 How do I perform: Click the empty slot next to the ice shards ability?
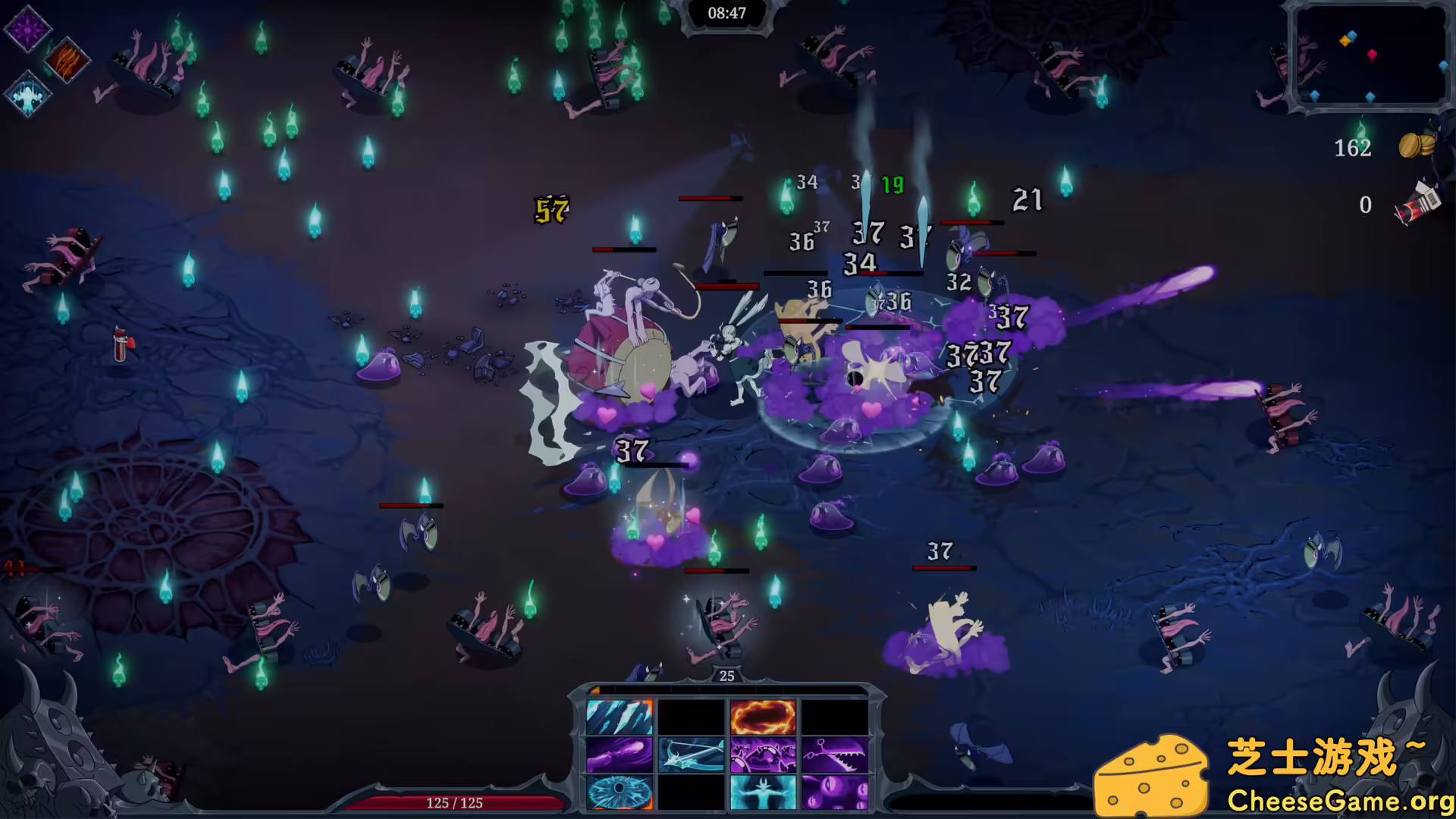[691, 717]
